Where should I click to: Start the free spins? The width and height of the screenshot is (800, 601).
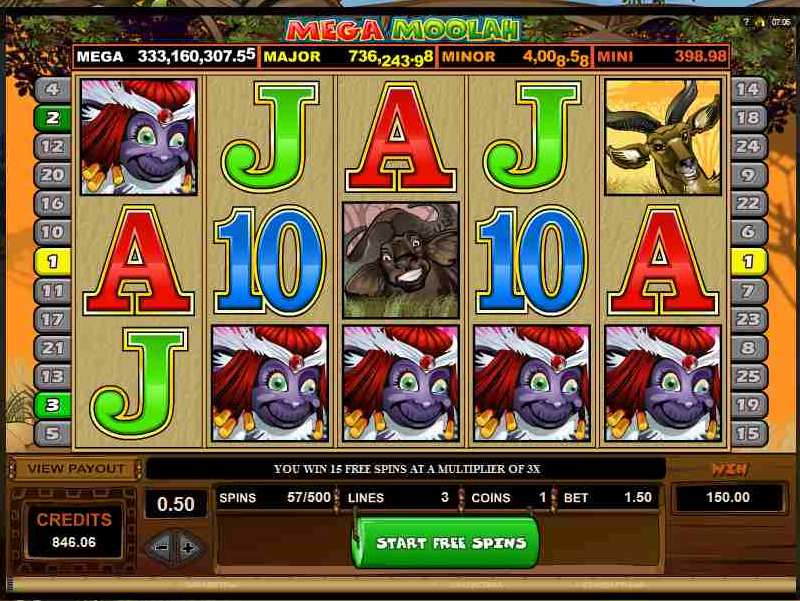(x=445, y=543)
